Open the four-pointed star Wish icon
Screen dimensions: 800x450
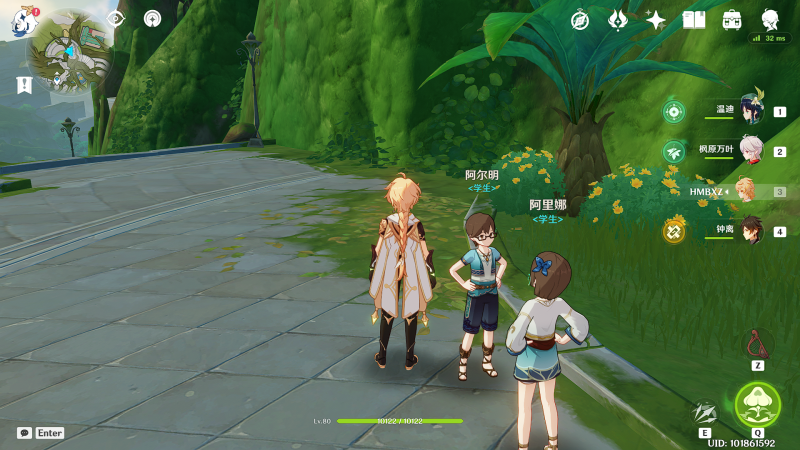click(656, 20)
